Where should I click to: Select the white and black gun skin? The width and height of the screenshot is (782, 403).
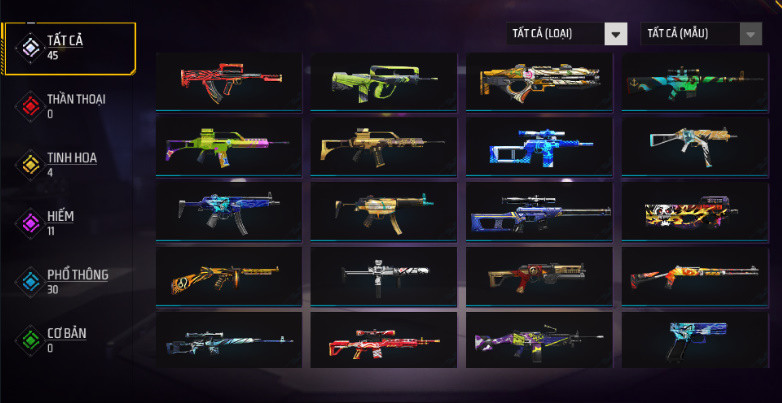tap(384, 275)
